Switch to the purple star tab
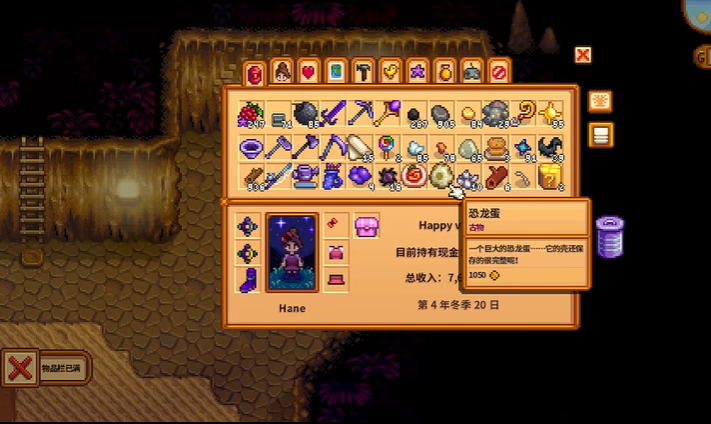This screenshot has width=711, height=424. coord(418,71)
